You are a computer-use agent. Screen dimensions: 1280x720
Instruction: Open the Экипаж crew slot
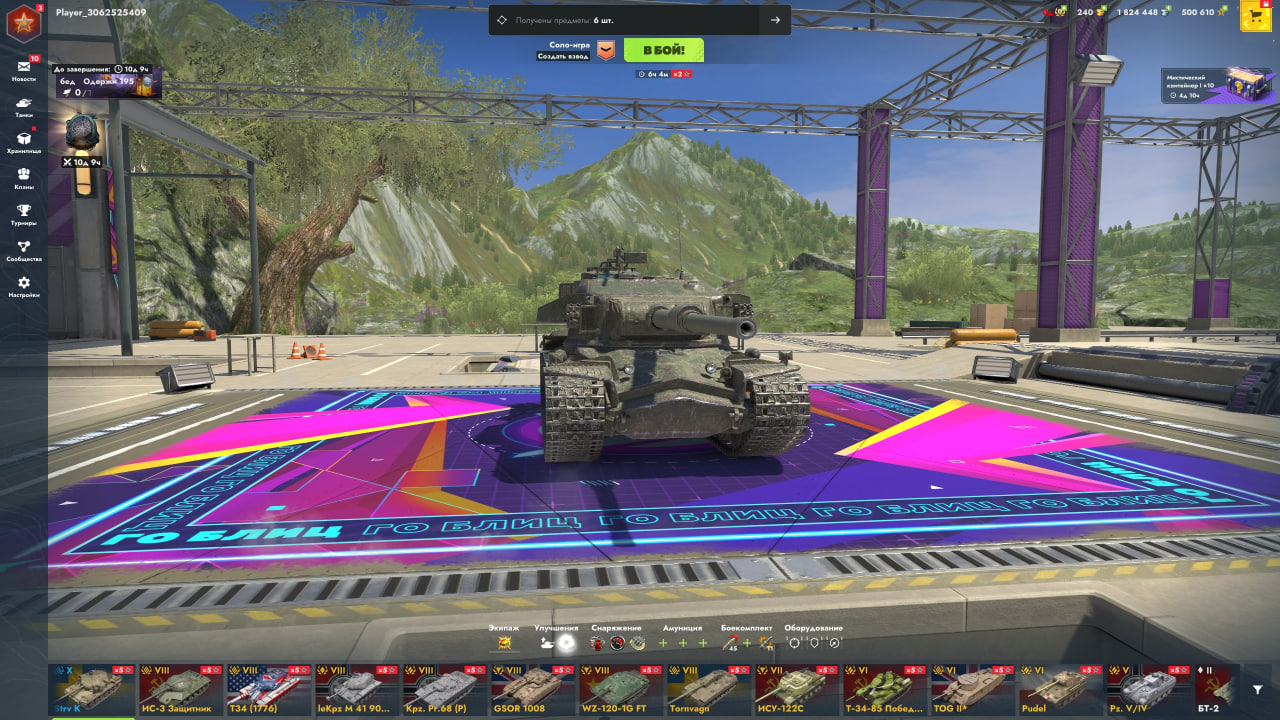(504, 642)
